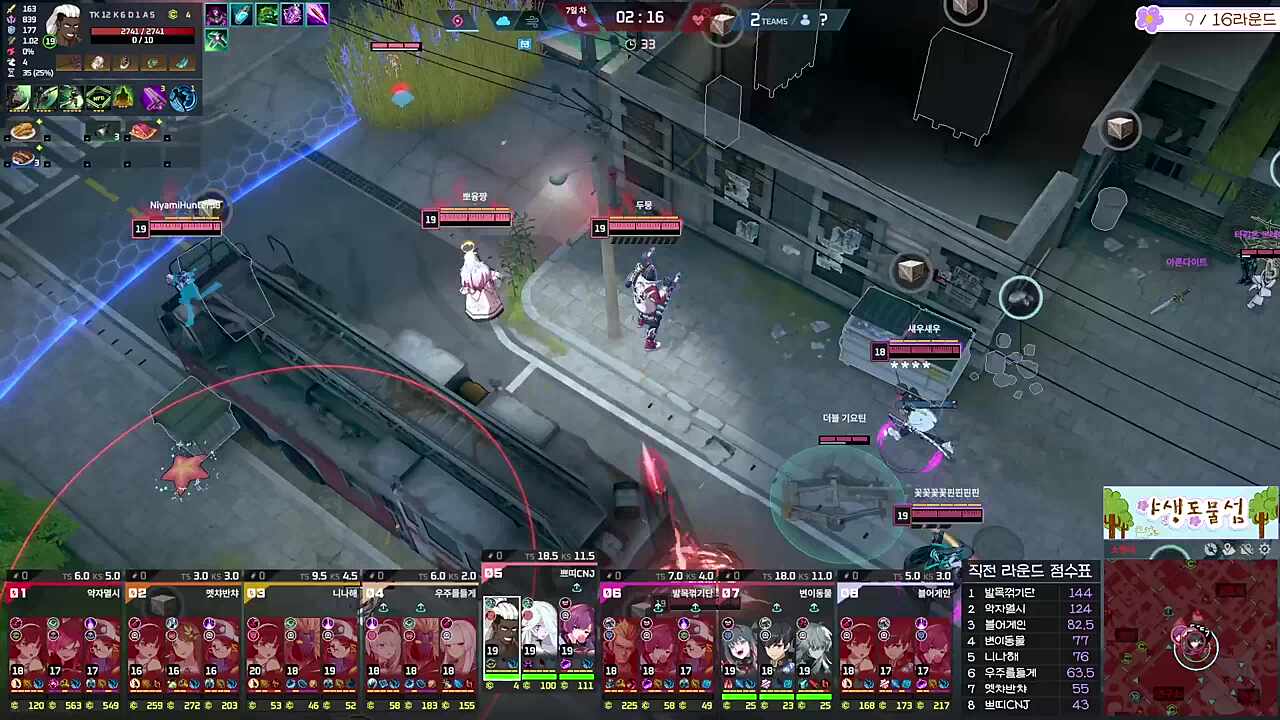The height and width of the screenshot is (720, 1280).
Task: Click the flower icon beside 16라운드 counter
Action: 1150,20
